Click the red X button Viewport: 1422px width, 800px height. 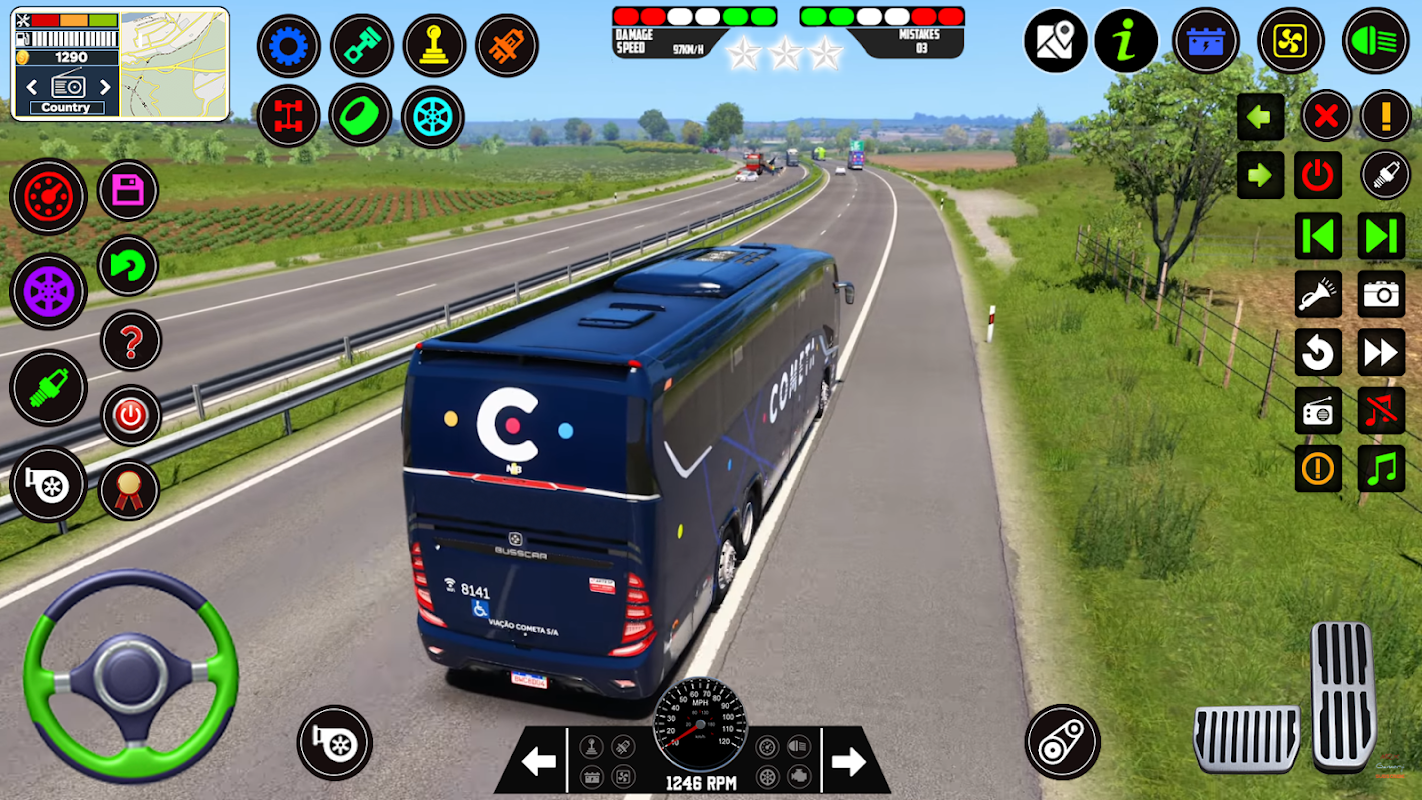click(x=1326, y=117)
